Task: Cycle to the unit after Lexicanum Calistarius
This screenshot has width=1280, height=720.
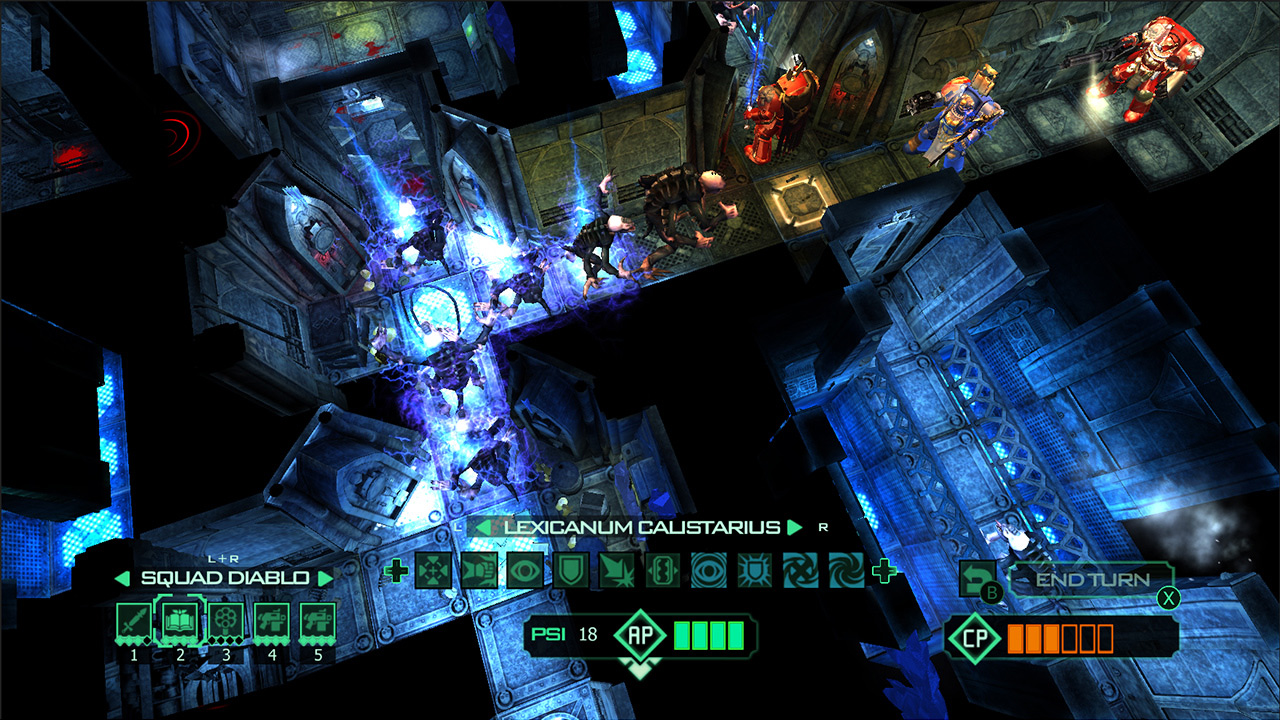Action: 795,527
